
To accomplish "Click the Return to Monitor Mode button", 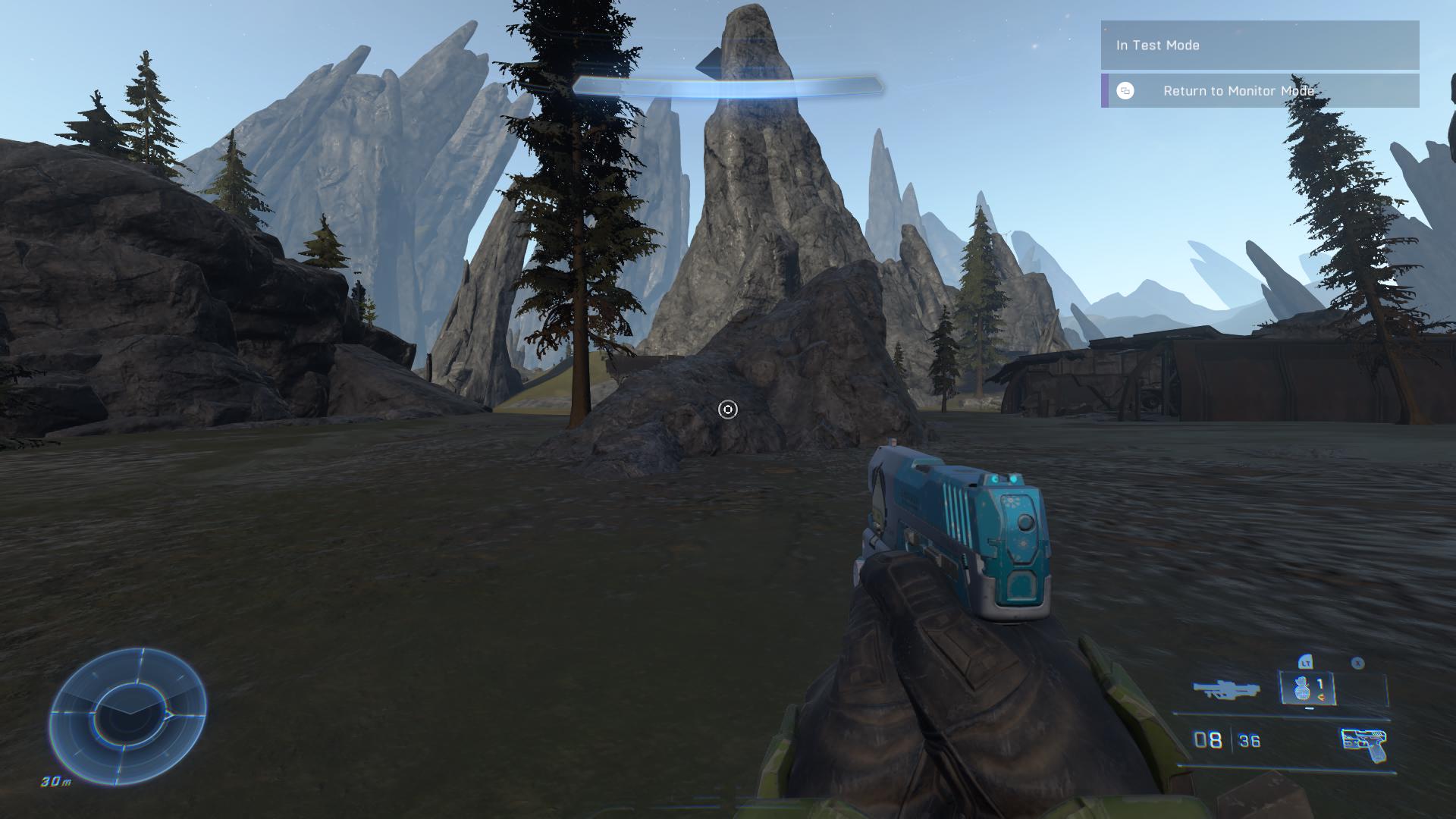I will click(x=1260, y=91).
